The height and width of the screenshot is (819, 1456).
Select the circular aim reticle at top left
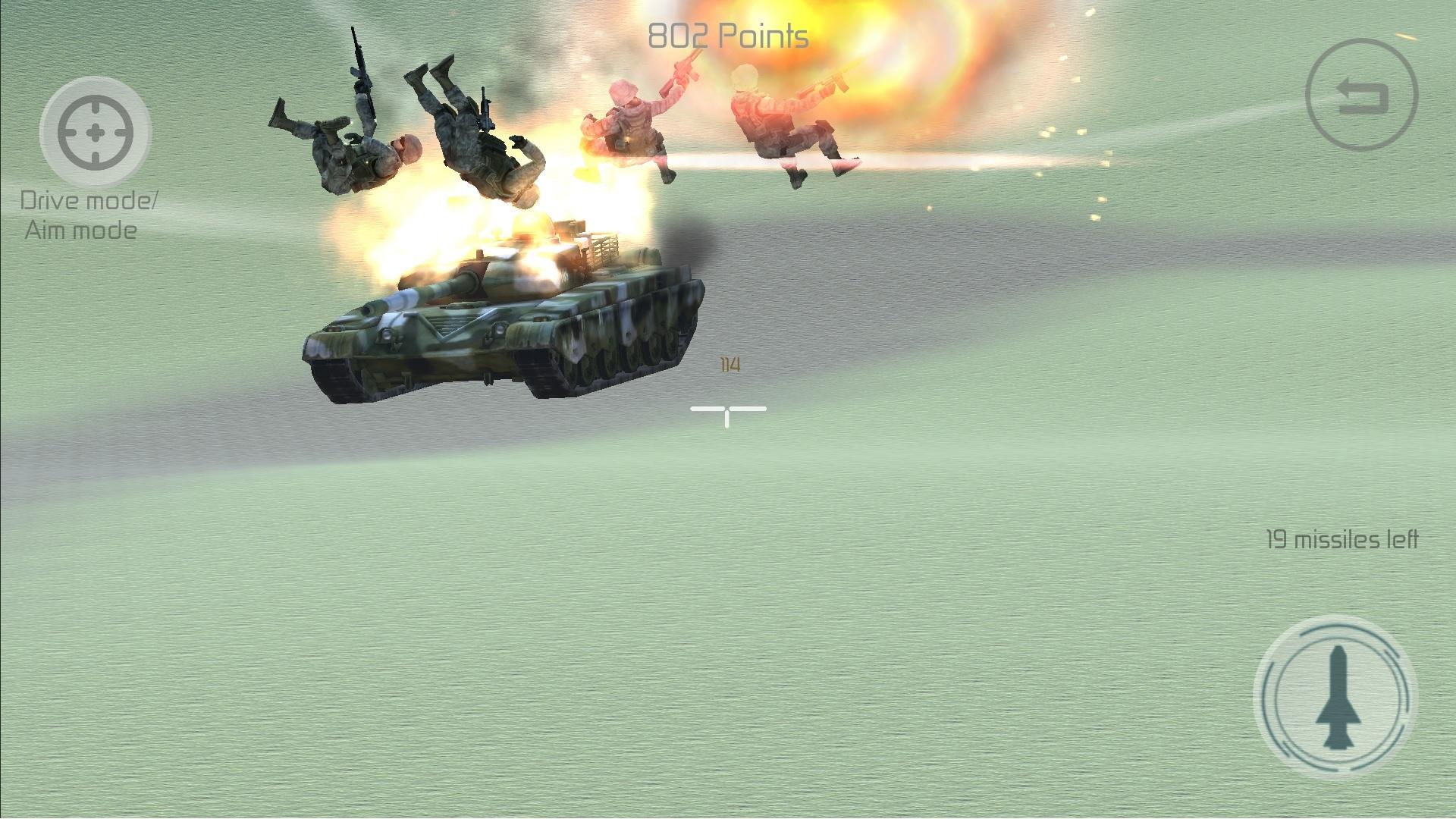[95, 133]
